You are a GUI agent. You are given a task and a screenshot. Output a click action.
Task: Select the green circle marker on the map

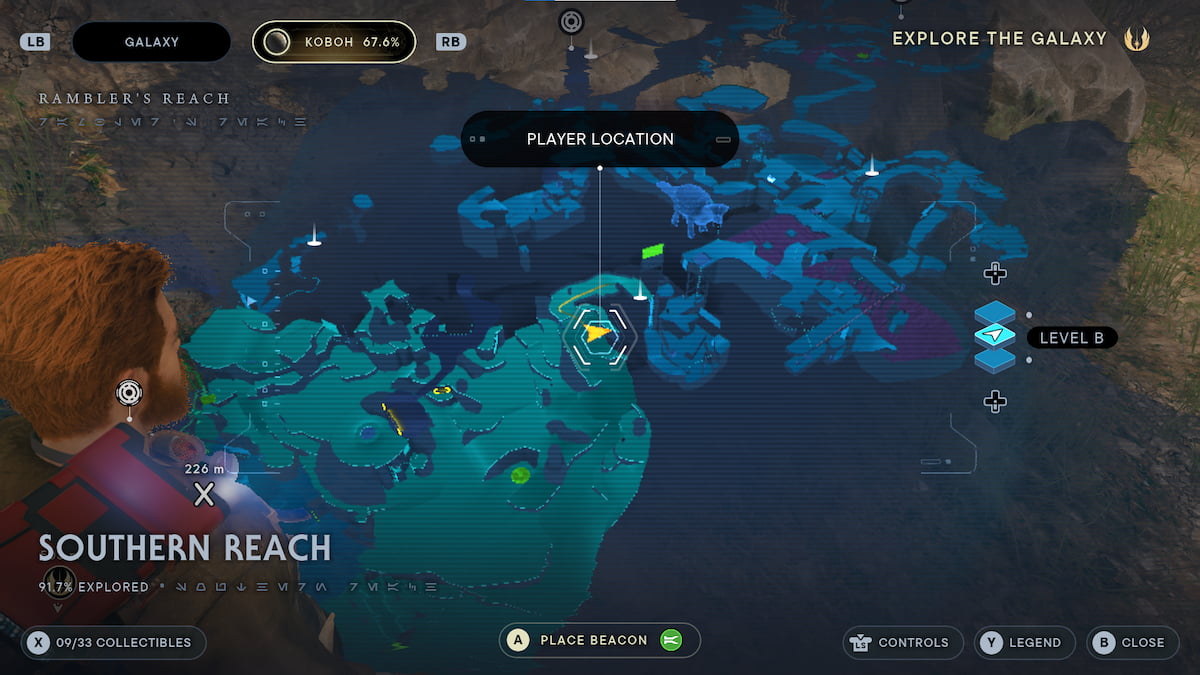[519, 474]
